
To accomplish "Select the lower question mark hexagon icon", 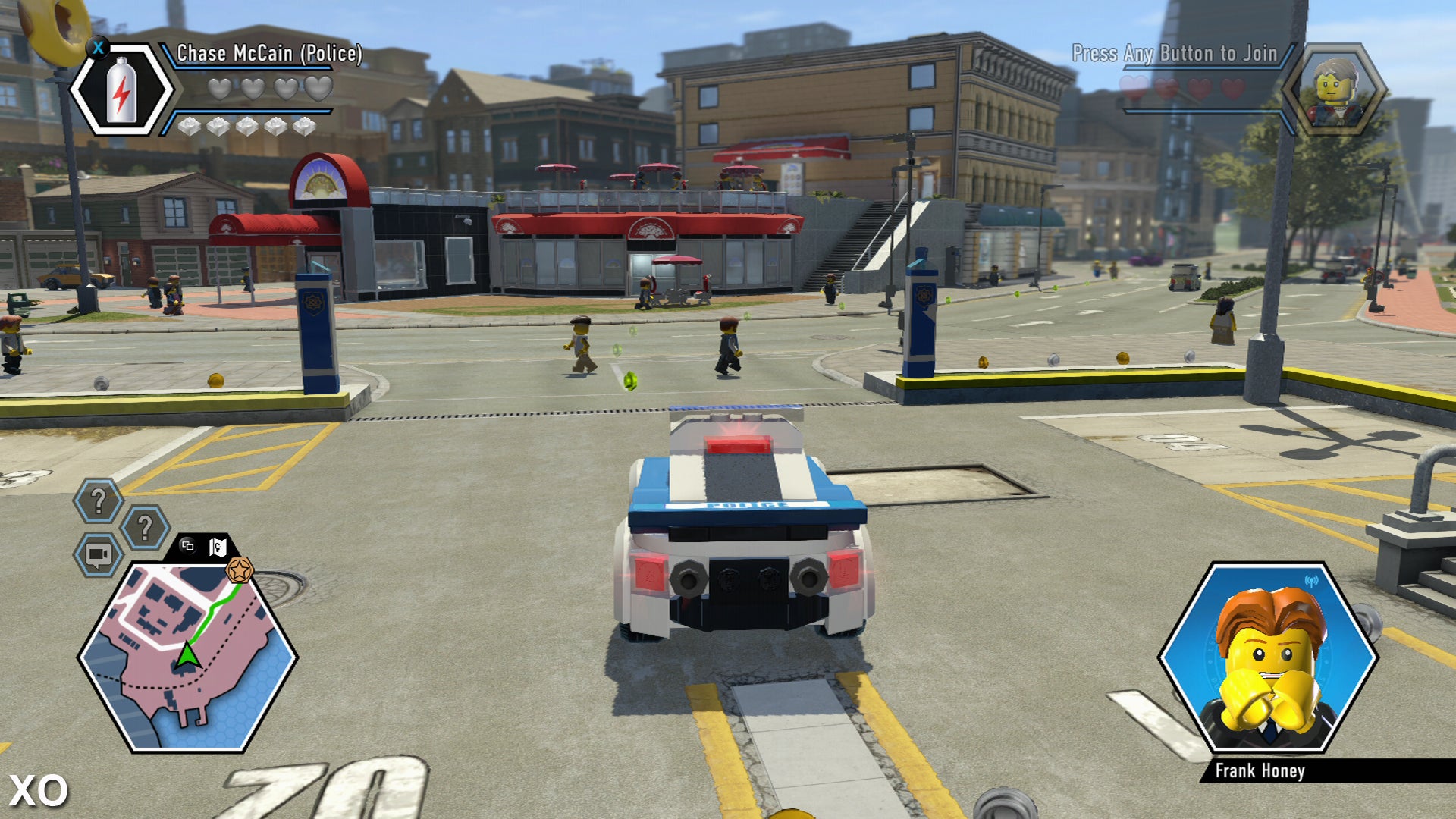I will click(x=144, y=526).
